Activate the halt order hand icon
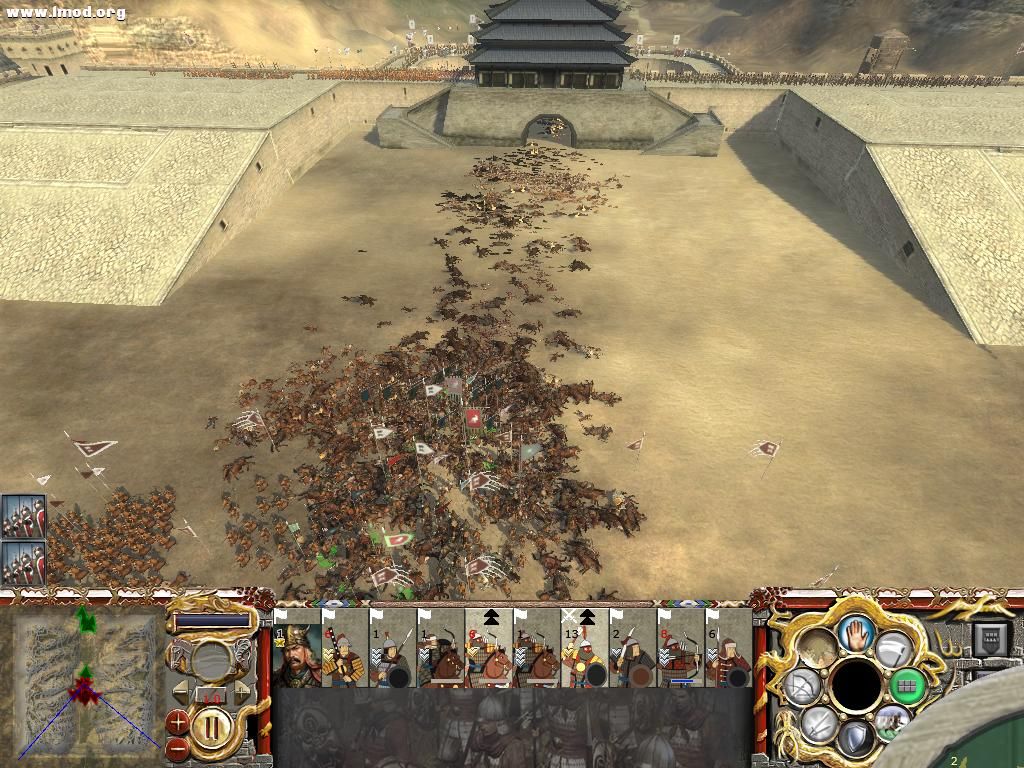Viewport: 1024px width, 768px height. click(855, 631)
